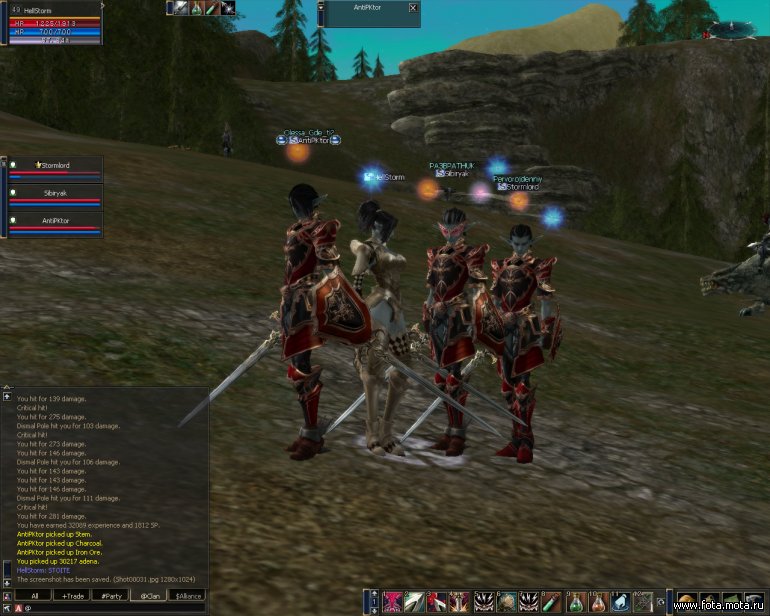Use the blue item in hotbar slot 11

[622, 603]
